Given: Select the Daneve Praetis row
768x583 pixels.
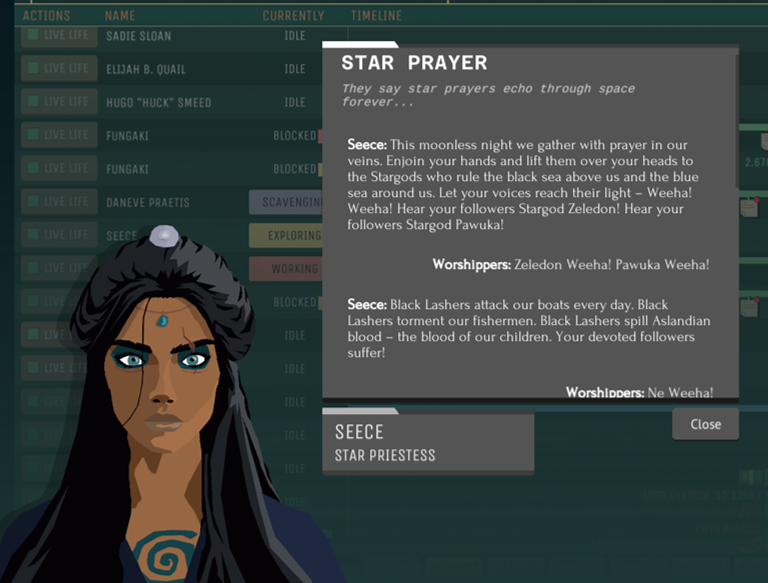Looking at the screenshot, I should point(148,202).
